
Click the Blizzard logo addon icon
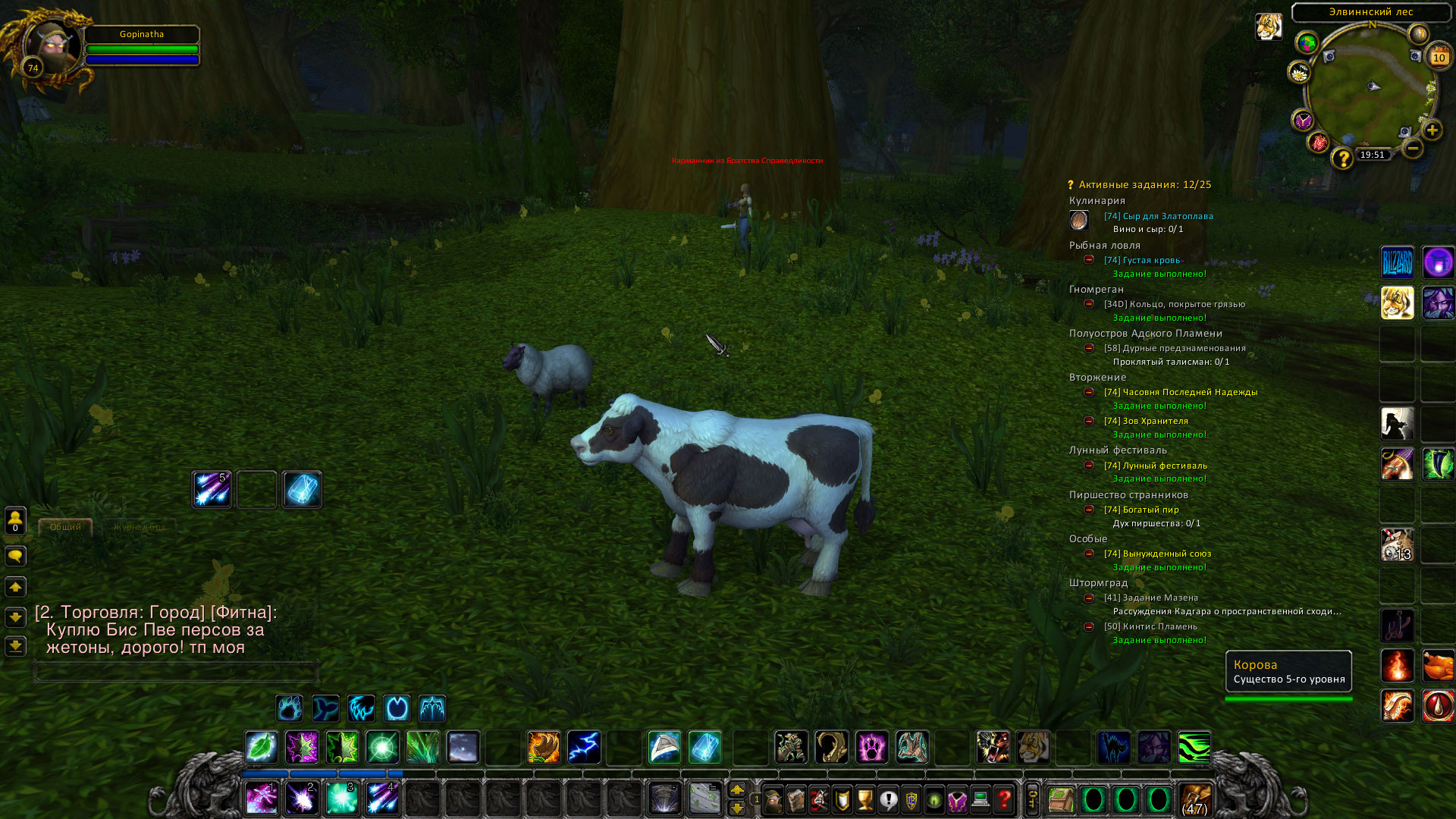coord(1397,263)
